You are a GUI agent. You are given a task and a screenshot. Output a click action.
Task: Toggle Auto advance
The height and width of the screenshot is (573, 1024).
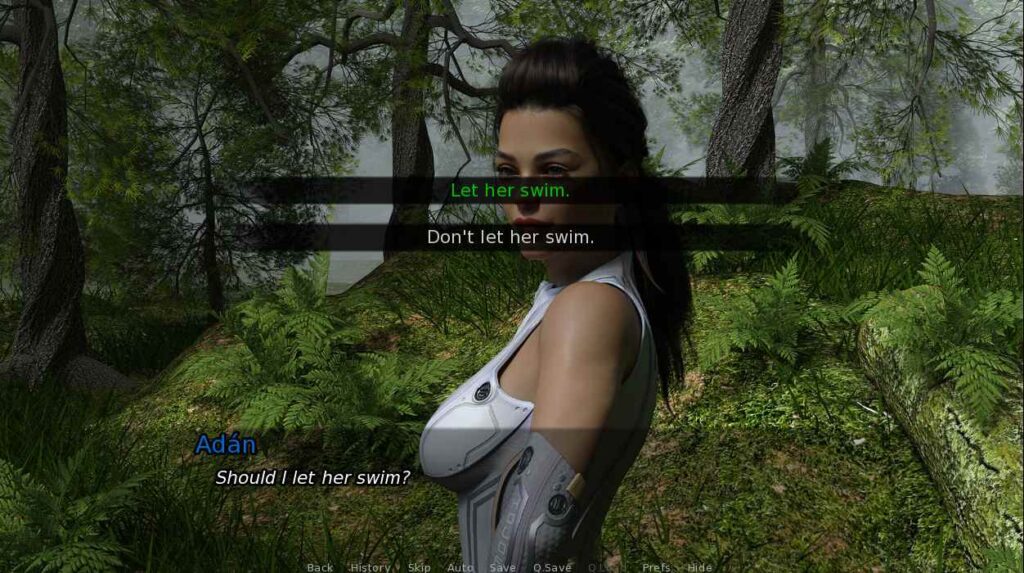460,567
